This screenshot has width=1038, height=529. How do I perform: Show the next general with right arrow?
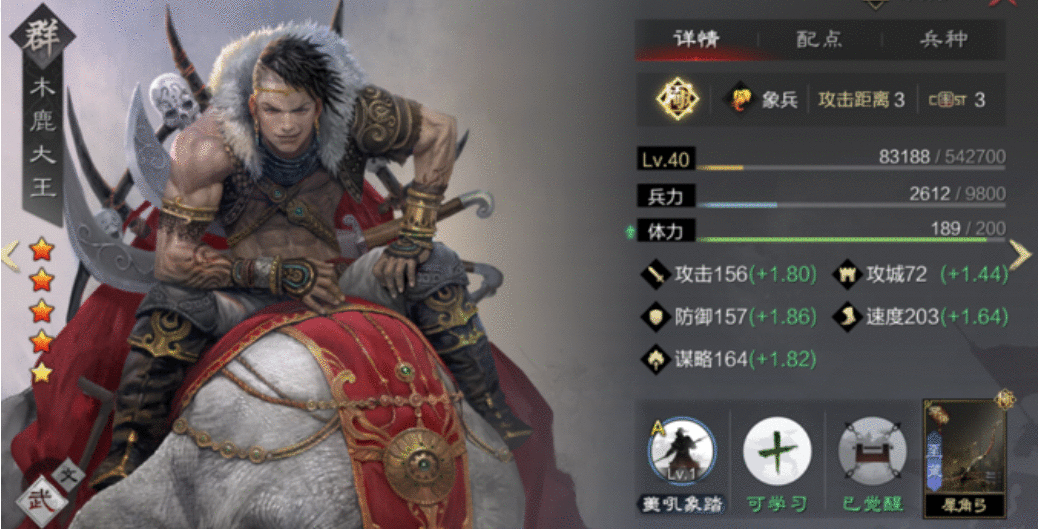(x=1019, y=255)
